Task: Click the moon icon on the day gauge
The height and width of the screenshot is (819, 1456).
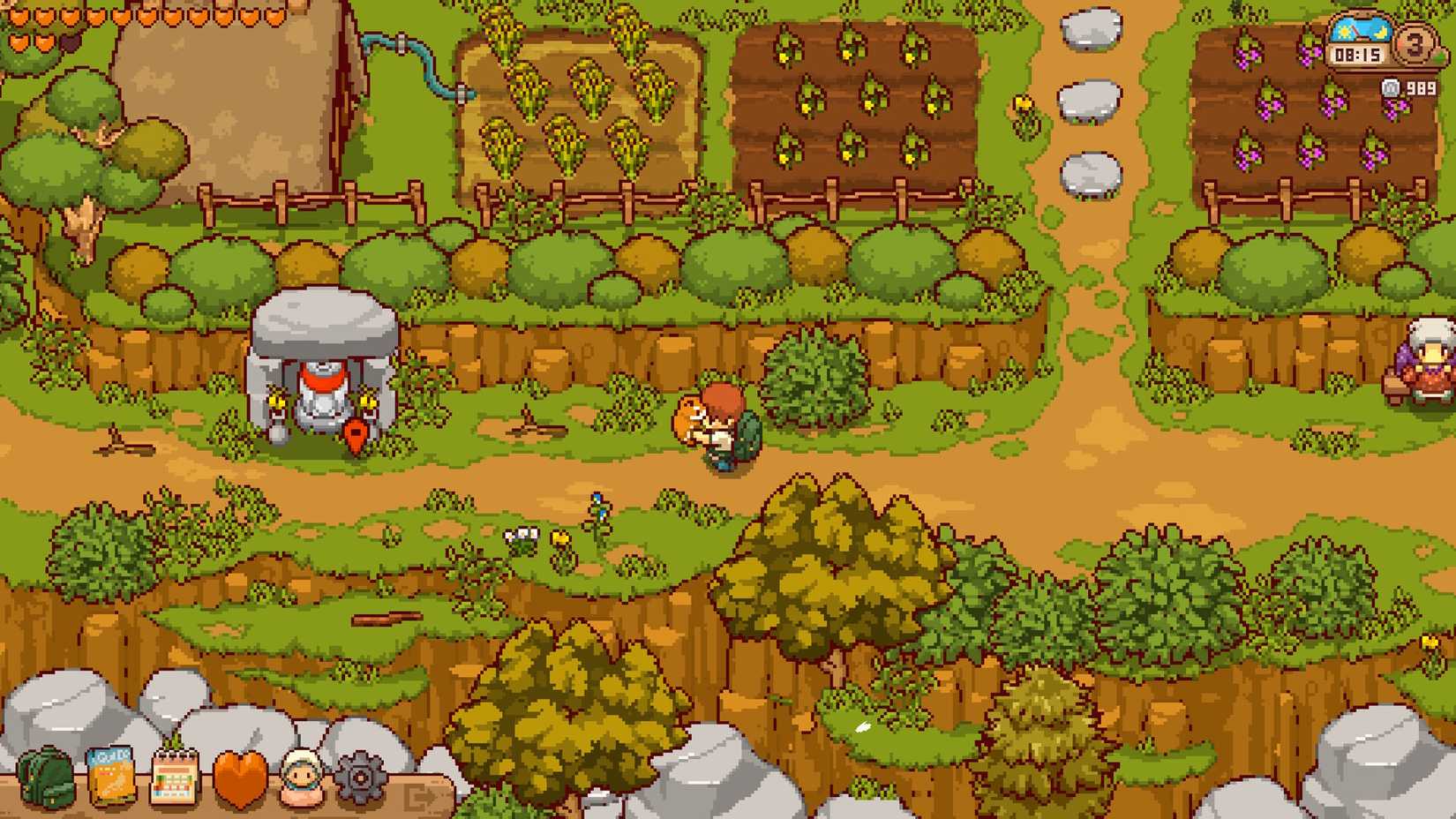Action: click(1380, 32)
